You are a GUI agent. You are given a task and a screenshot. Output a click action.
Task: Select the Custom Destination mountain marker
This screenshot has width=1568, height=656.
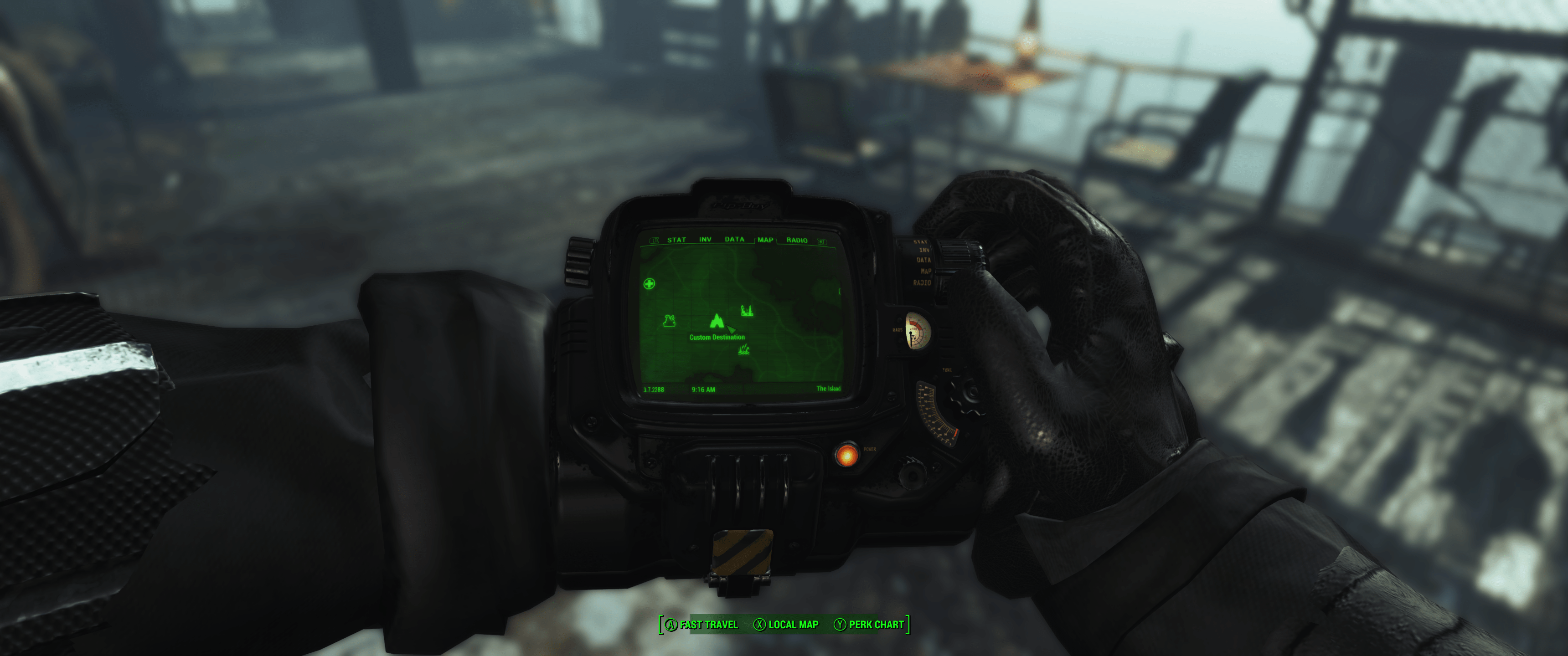[717, 322]
